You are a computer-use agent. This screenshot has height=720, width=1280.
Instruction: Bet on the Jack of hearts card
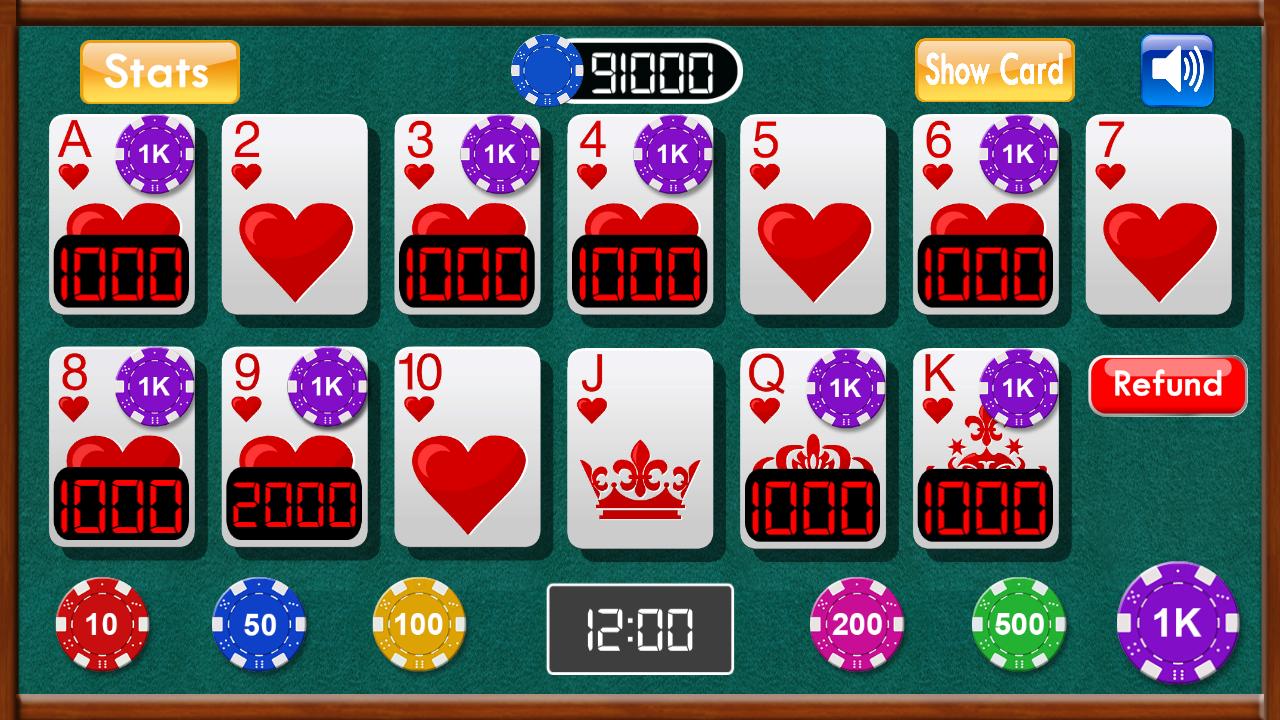640,448
